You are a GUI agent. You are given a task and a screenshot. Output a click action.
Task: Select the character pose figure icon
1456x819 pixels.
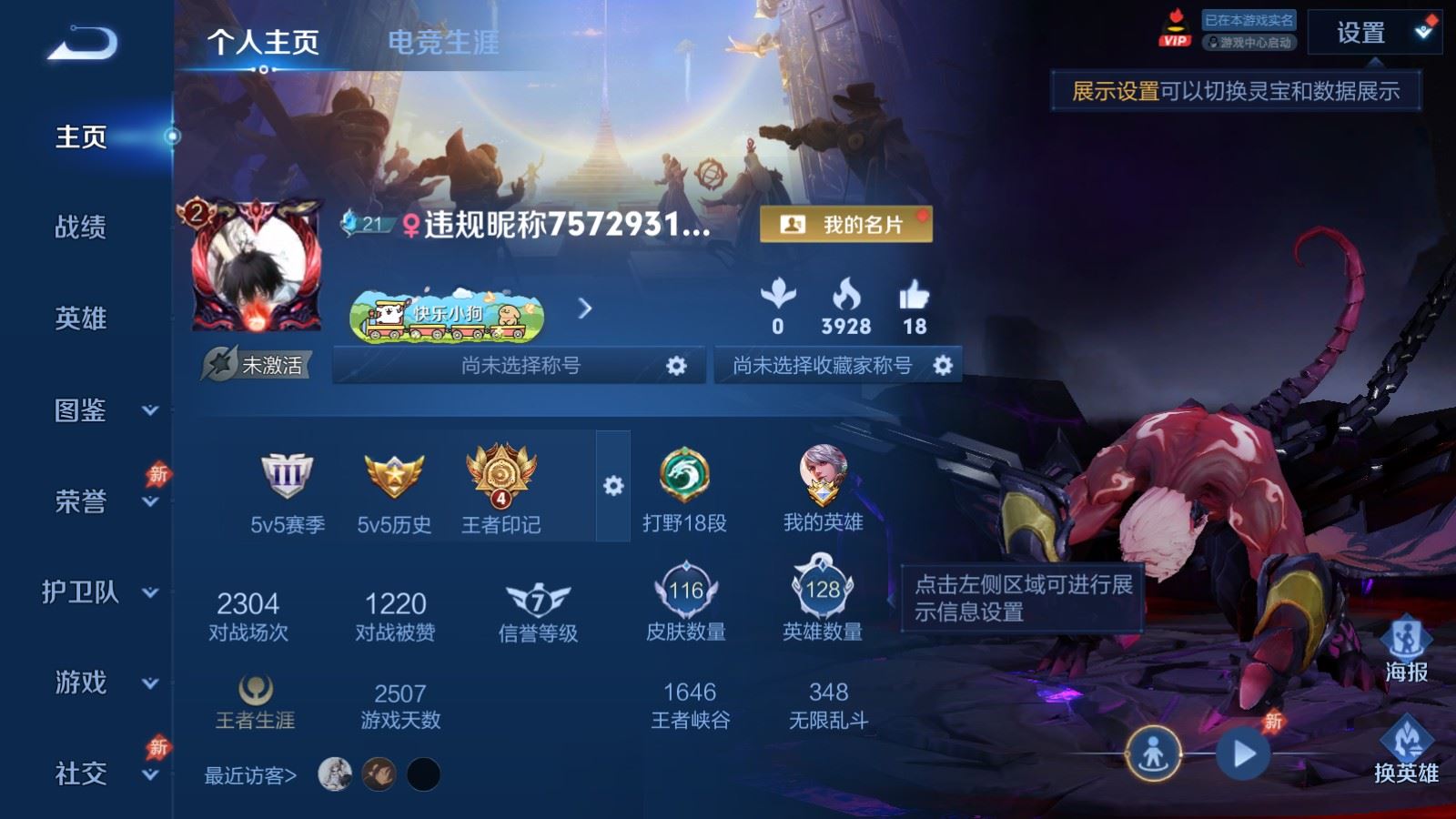click(x=1152, y=752)
